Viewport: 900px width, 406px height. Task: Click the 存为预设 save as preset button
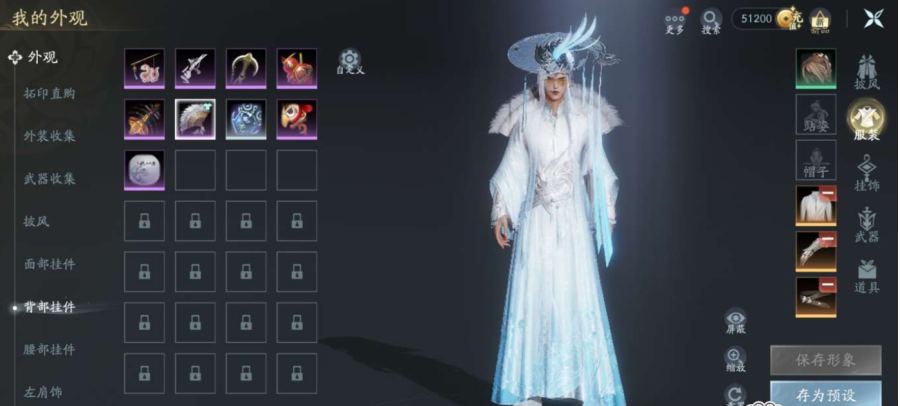coord(825,392)
